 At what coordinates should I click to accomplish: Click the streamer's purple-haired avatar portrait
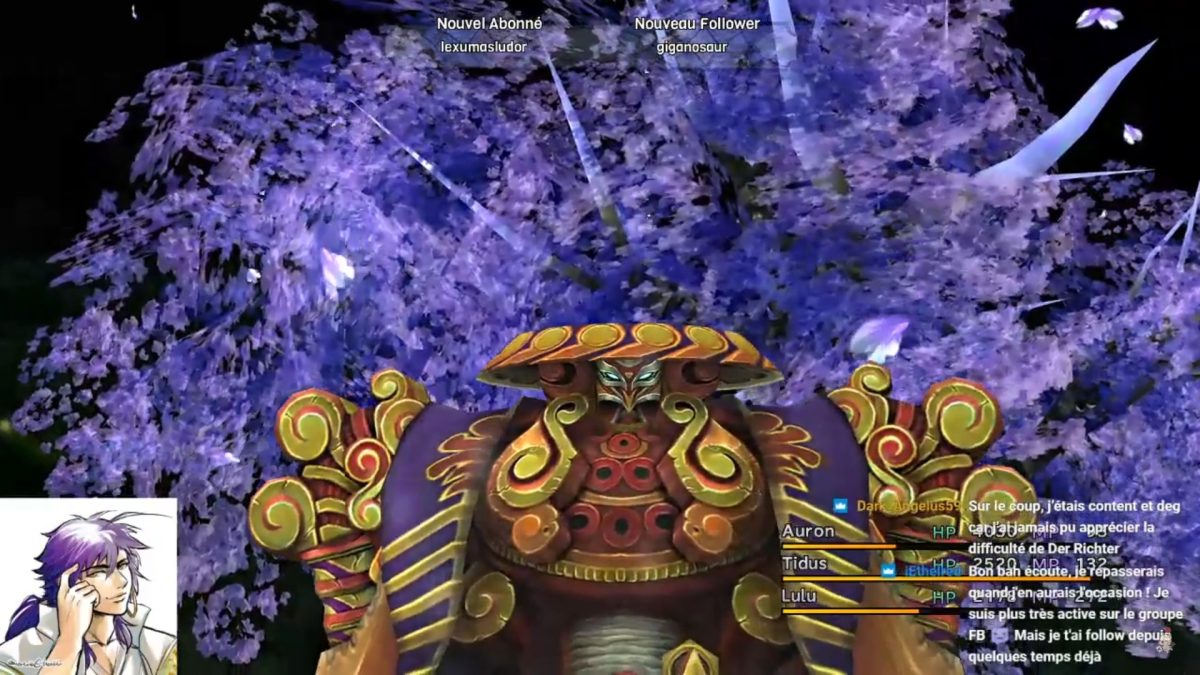88,587
